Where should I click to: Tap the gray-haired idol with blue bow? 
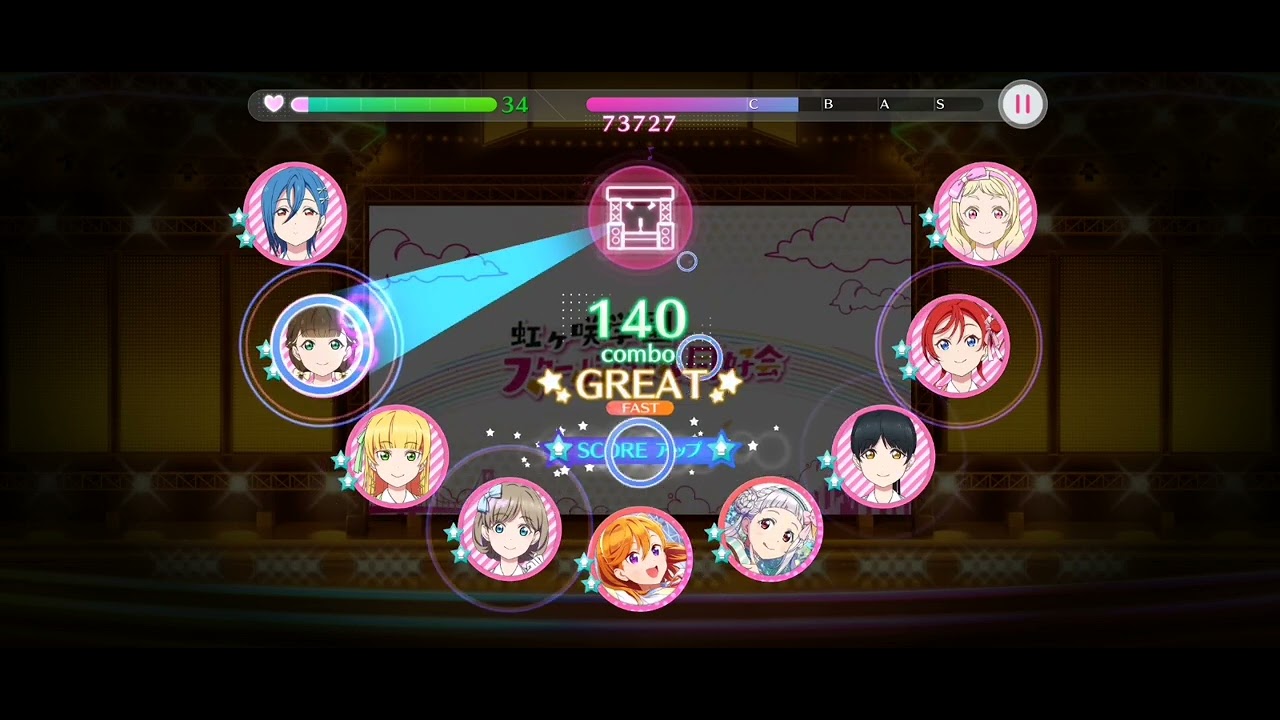click(509, 530)
